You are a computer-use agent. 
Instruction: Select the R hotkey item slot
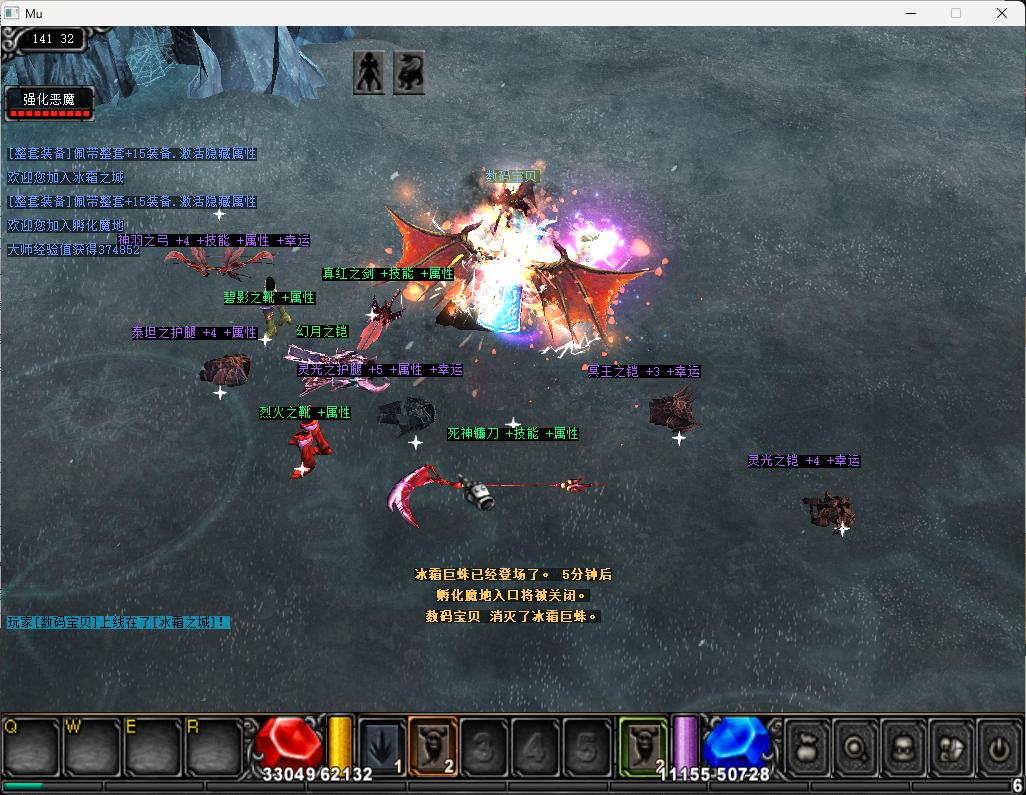(212, 746)
